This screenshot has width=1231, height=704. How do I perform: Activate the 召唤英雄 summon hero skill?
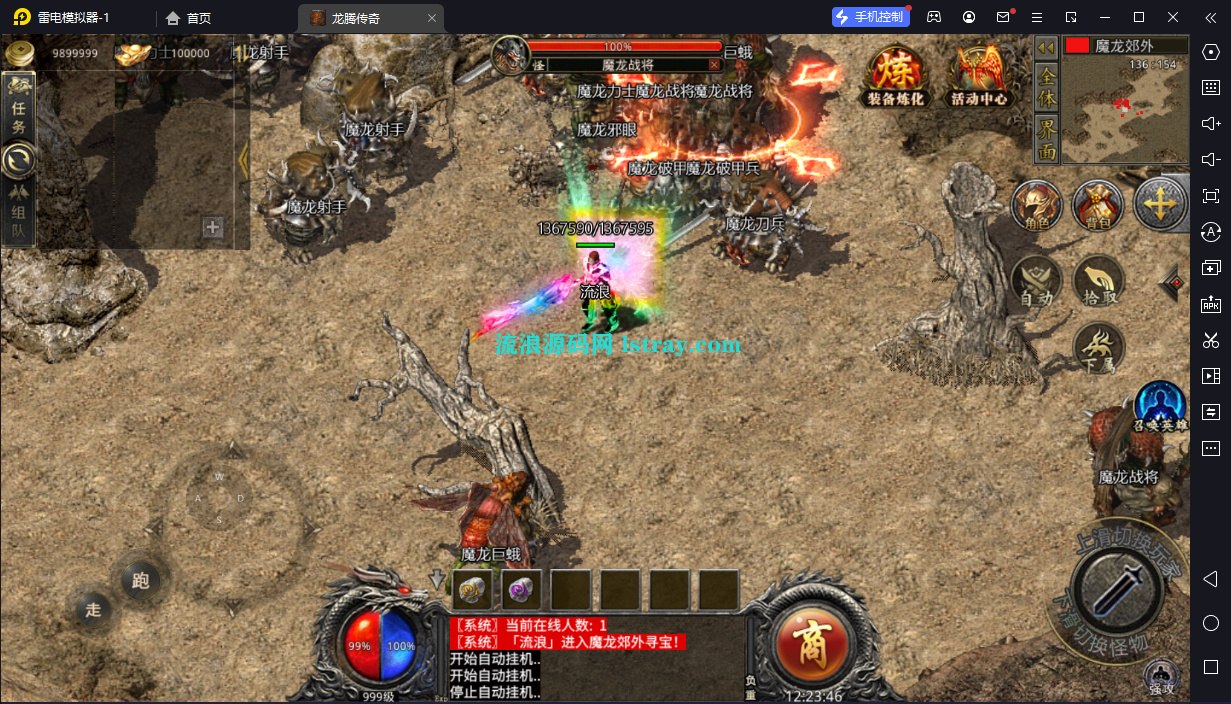(x=1160, y=405)
